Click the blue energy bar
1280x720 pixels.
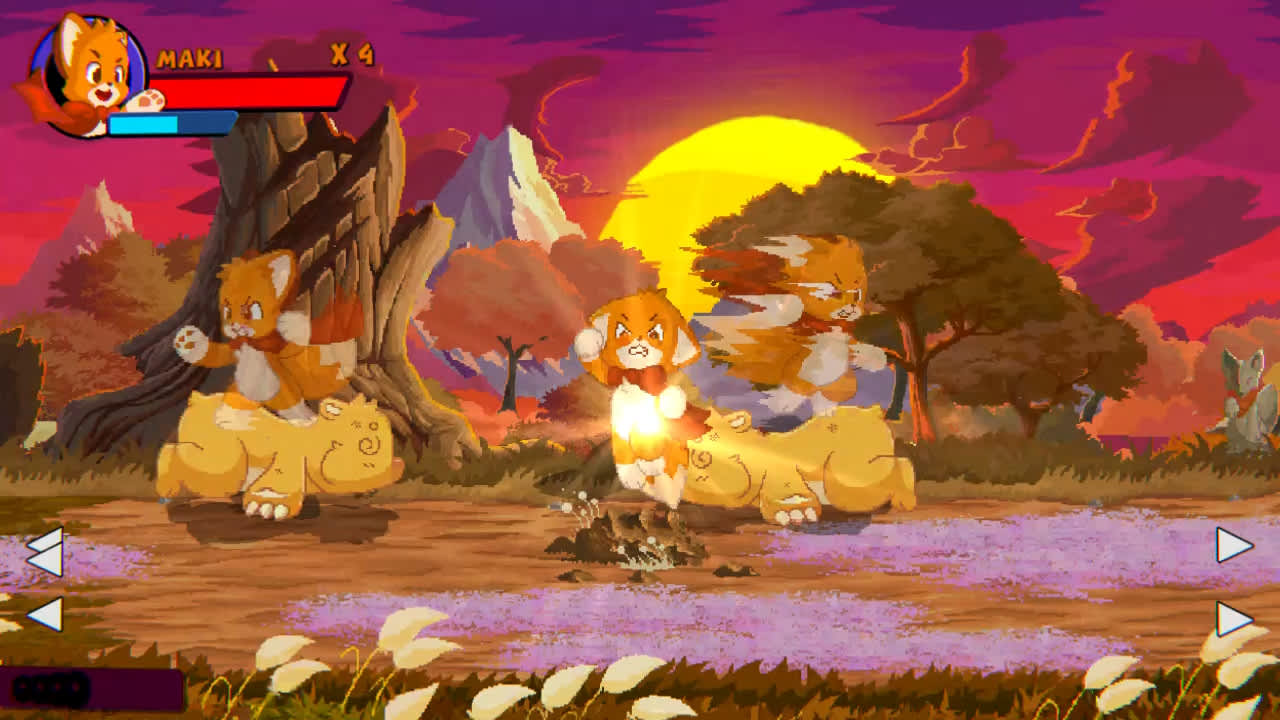[x=170, y=123]
